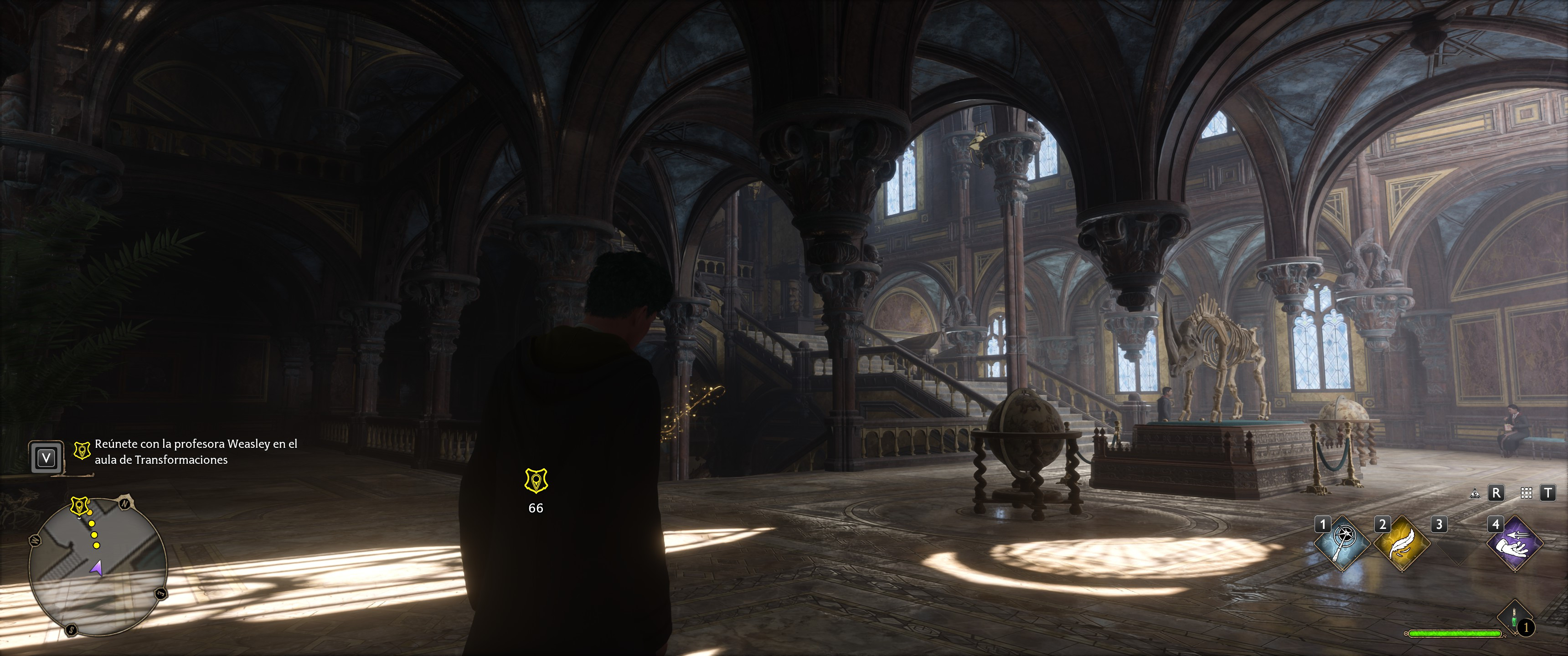Click the quest shield icon beside objective text
This screenshot has height=656, width=1568.
pos(82,451)
